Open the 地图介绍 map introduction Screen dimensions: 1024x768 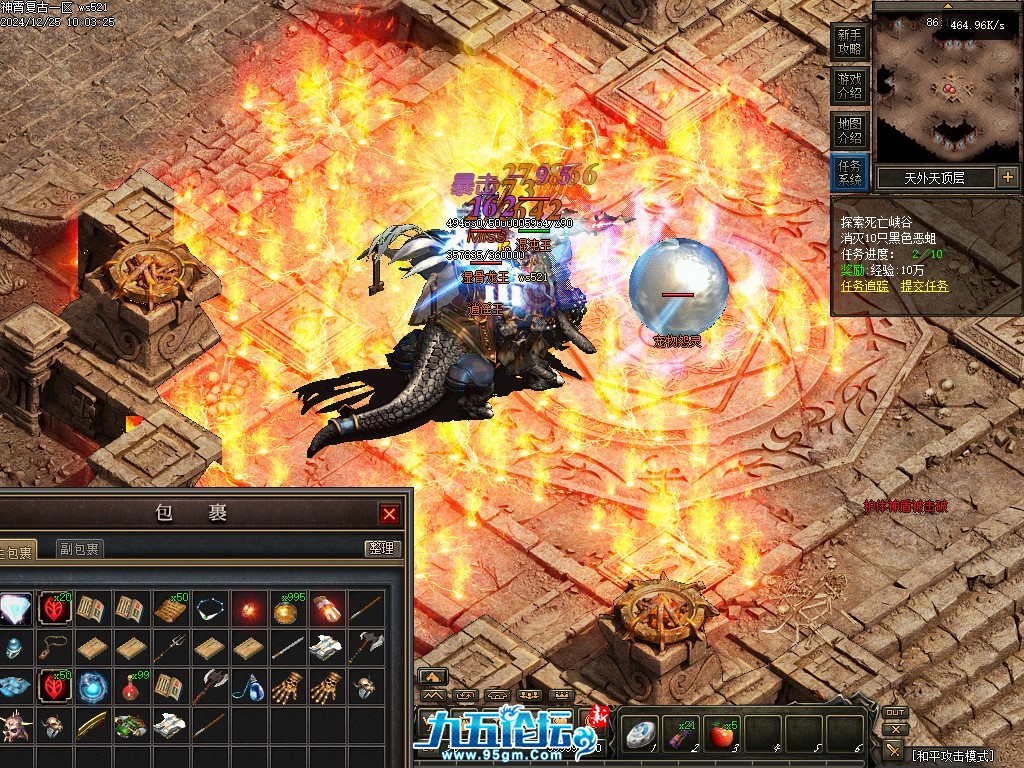coord(849,130)
